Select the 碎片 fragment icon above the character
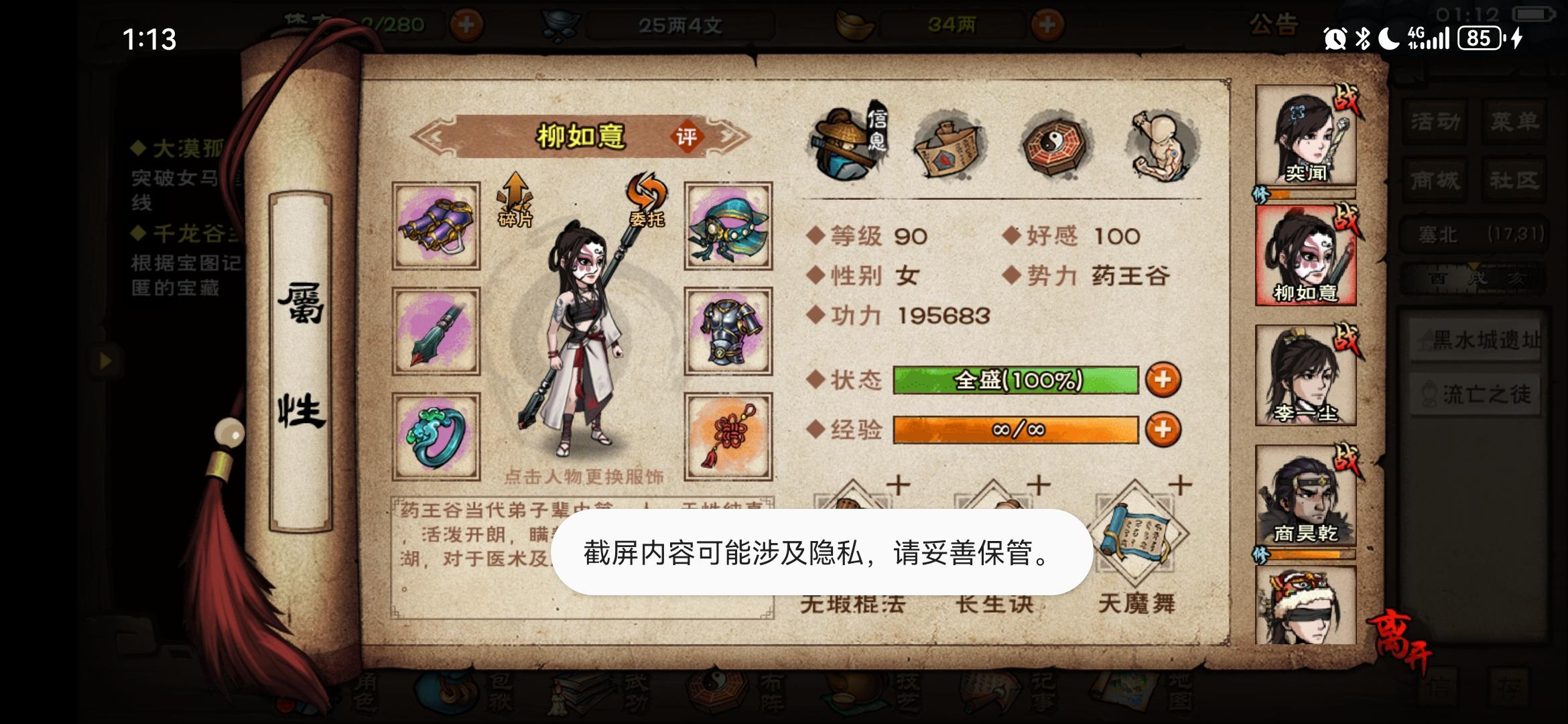This screenshot has height=724, width=1568. pyautogui.click(x=515, y=201)
